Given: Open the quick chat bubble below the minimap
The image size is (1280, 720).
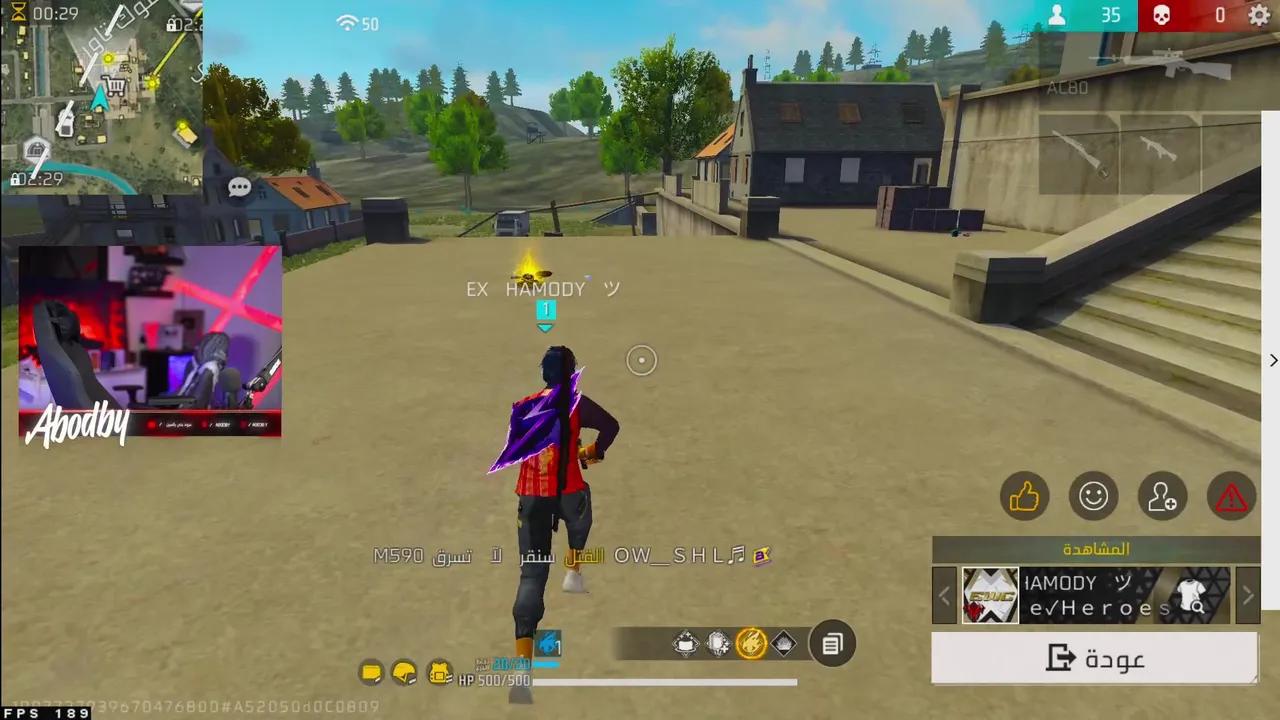Looking at the screenshot, I should tap(239, 186).
